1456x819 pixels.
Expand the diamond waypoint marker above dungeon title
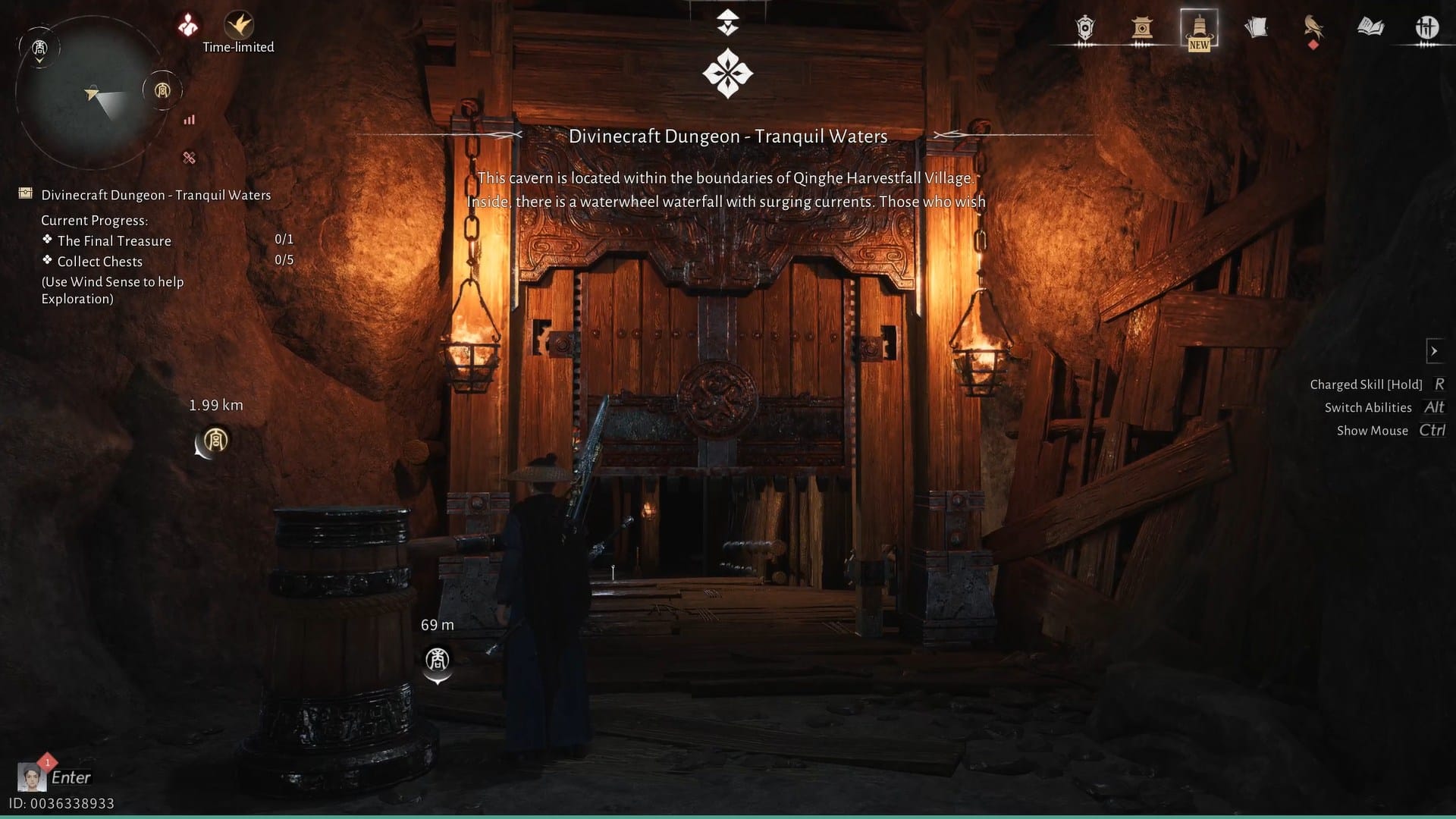[x=727, y=72]
